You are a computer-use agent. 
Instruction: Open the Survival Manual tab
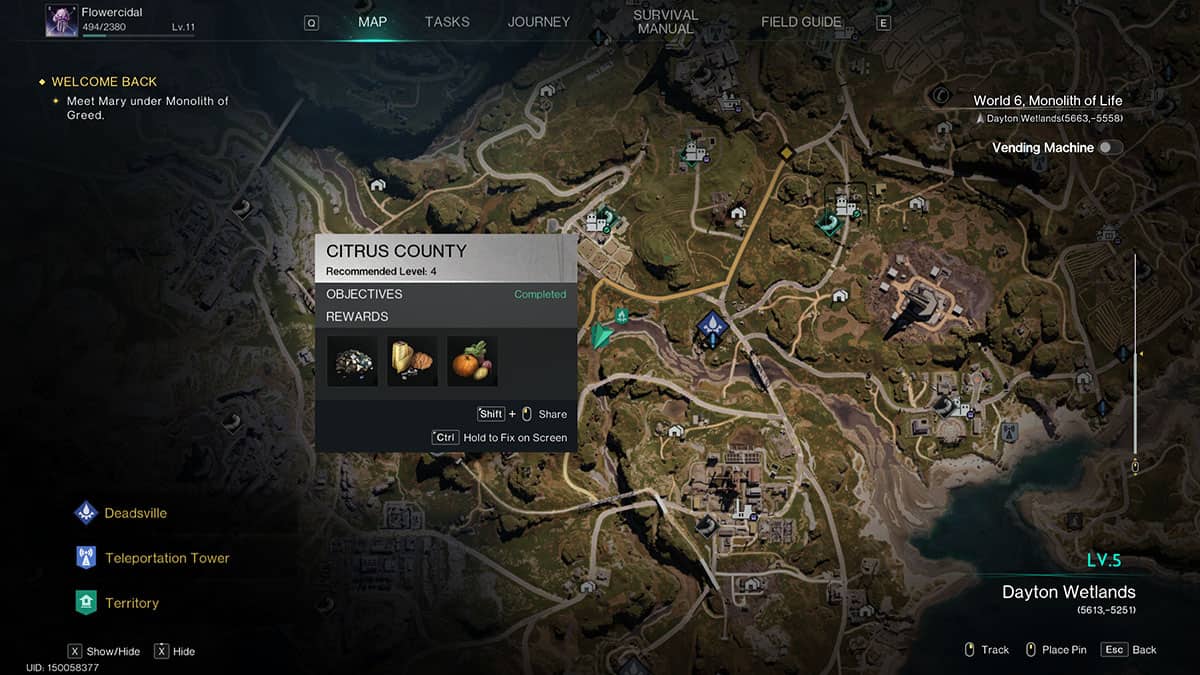pos(665,22)
